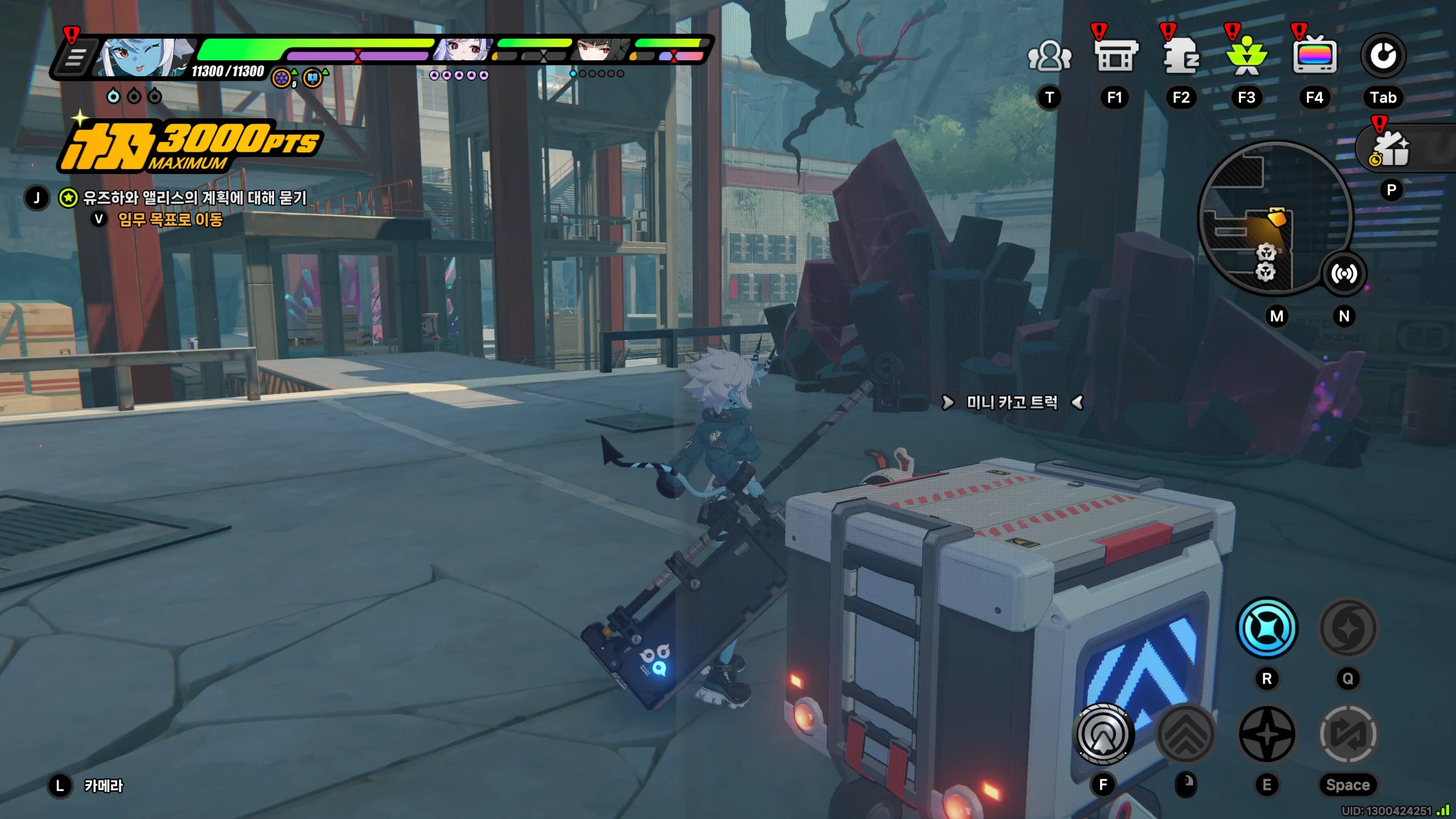Open the gift box with timer icon
Screen dimensions: 1456x819
tap(1391, 149)
